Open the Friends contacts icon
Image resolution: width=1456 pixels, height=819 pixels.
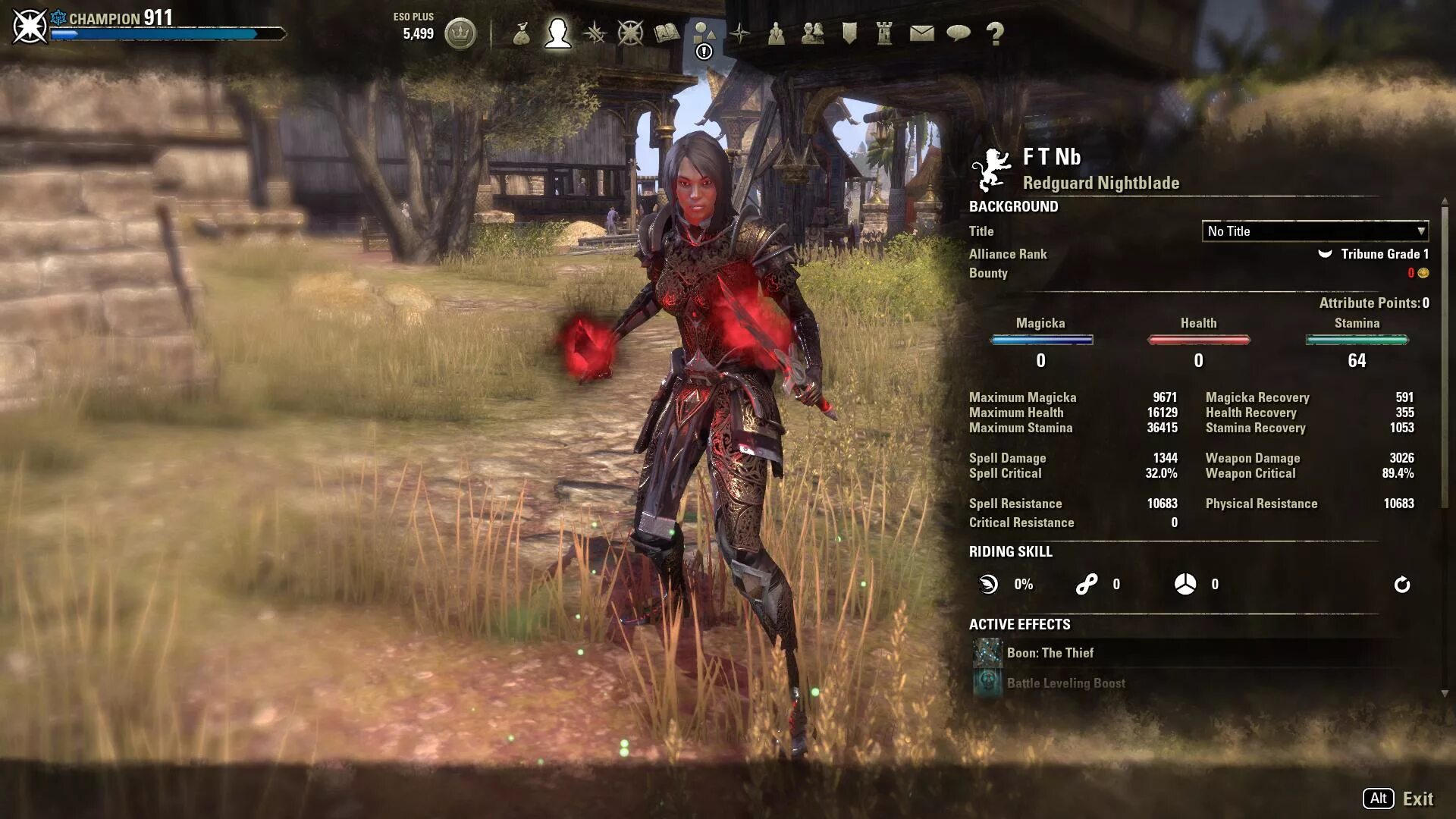812,33
